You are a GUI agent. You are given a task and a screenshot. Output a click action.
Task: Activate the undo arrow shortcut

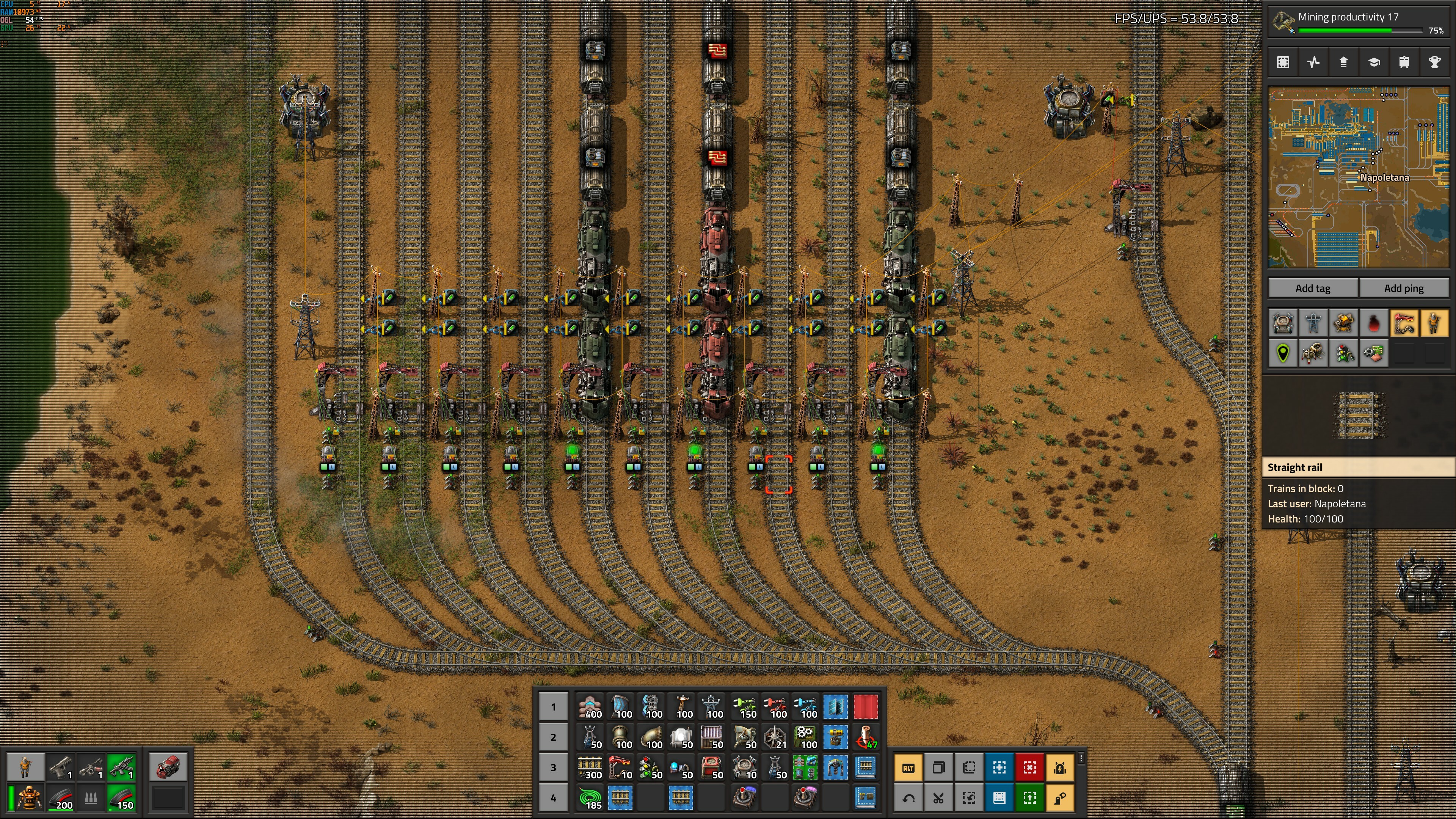(908, 797)
